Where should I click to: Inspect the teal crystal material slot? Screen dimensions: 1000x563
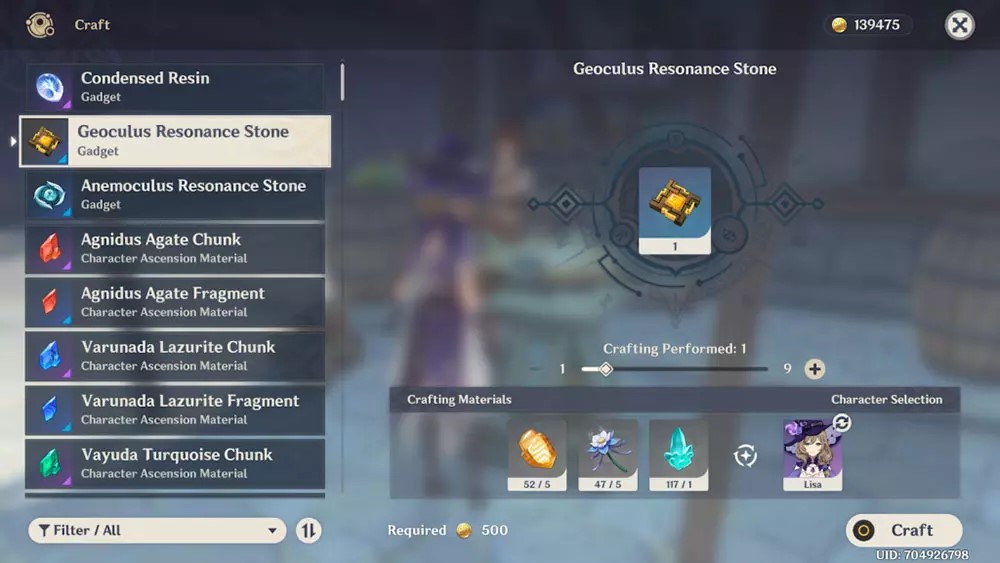tap(679, 455)
